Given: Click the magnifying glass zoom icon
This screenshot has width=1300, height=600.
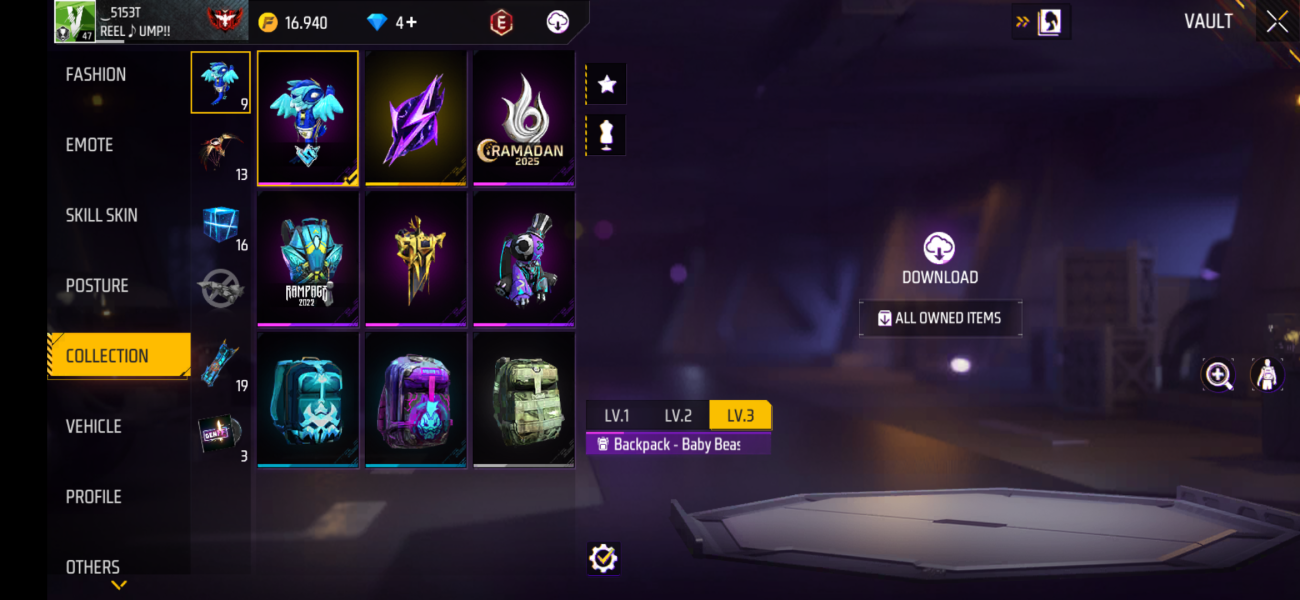Looking at the screenshot, I should tap(1218, 375).
